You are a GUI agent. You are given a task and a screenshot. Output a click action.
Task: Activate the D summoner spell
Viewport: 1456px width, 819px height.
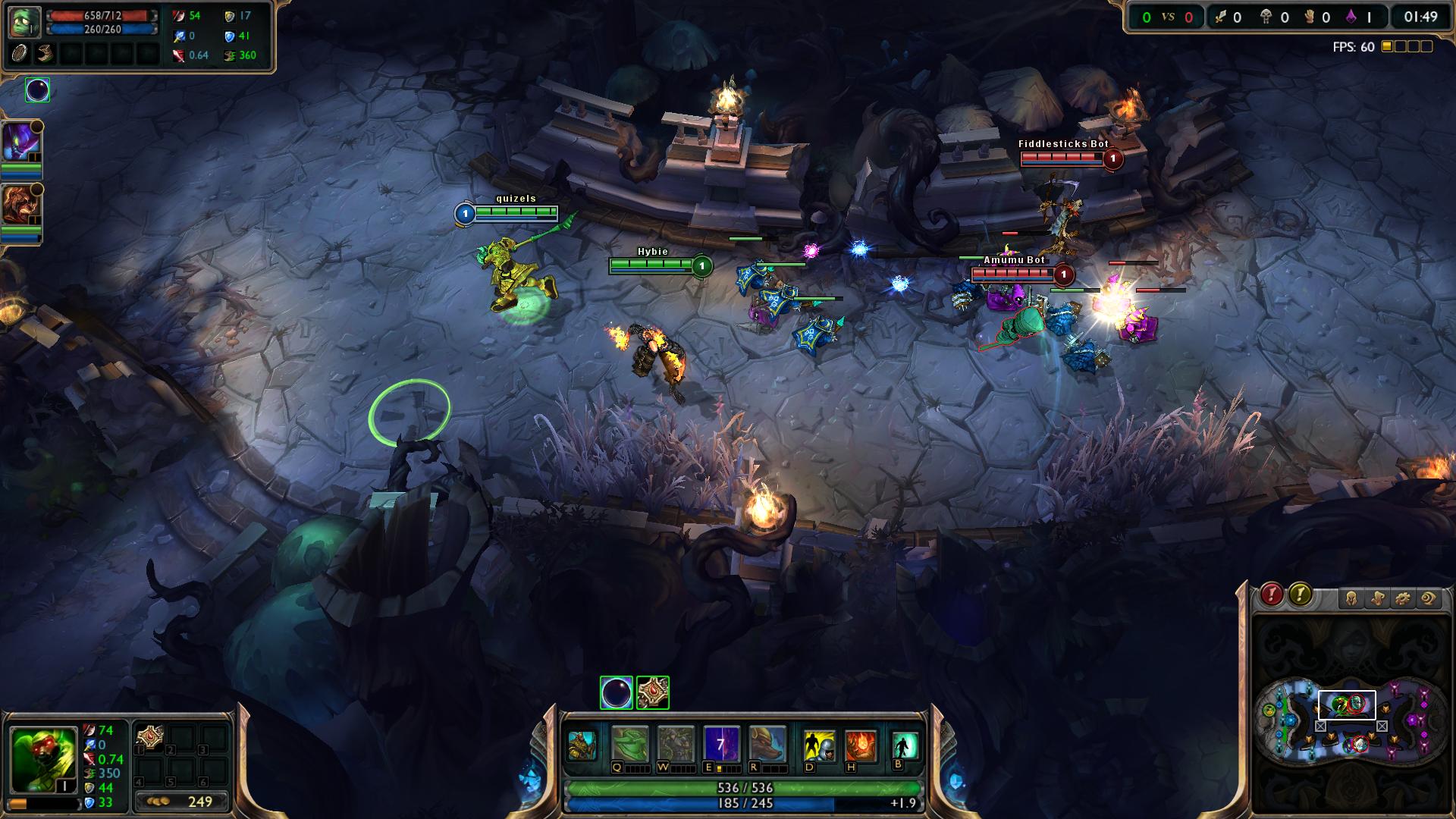click(x=819, y=745)
